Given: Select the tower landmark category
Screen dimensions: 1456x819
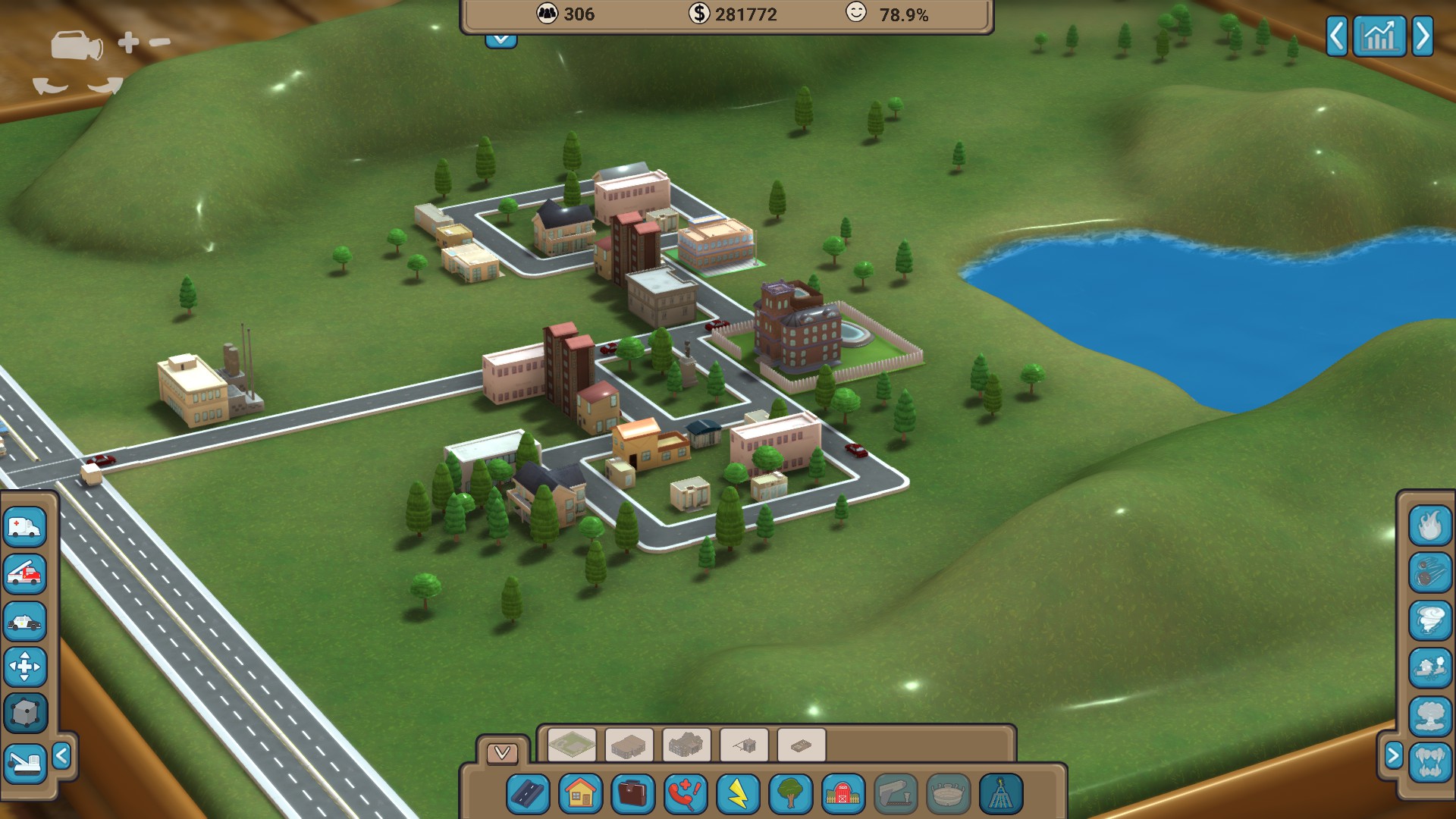Looking at the screenshot, I should pyautogui.click(x=1000, y=795).
